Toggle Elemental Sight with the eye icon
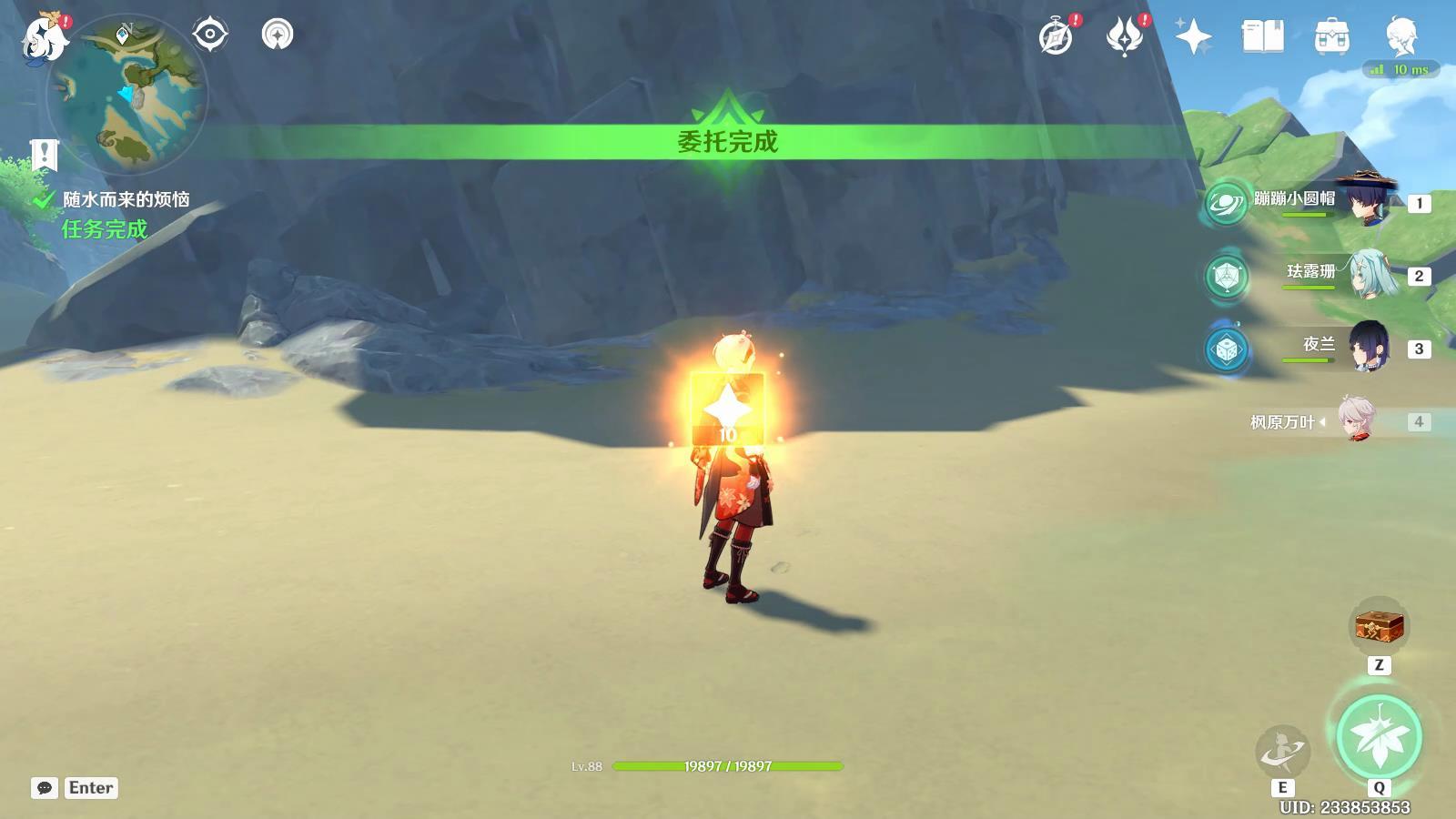Screen dimensions: 1456x819 click(211, 35)
